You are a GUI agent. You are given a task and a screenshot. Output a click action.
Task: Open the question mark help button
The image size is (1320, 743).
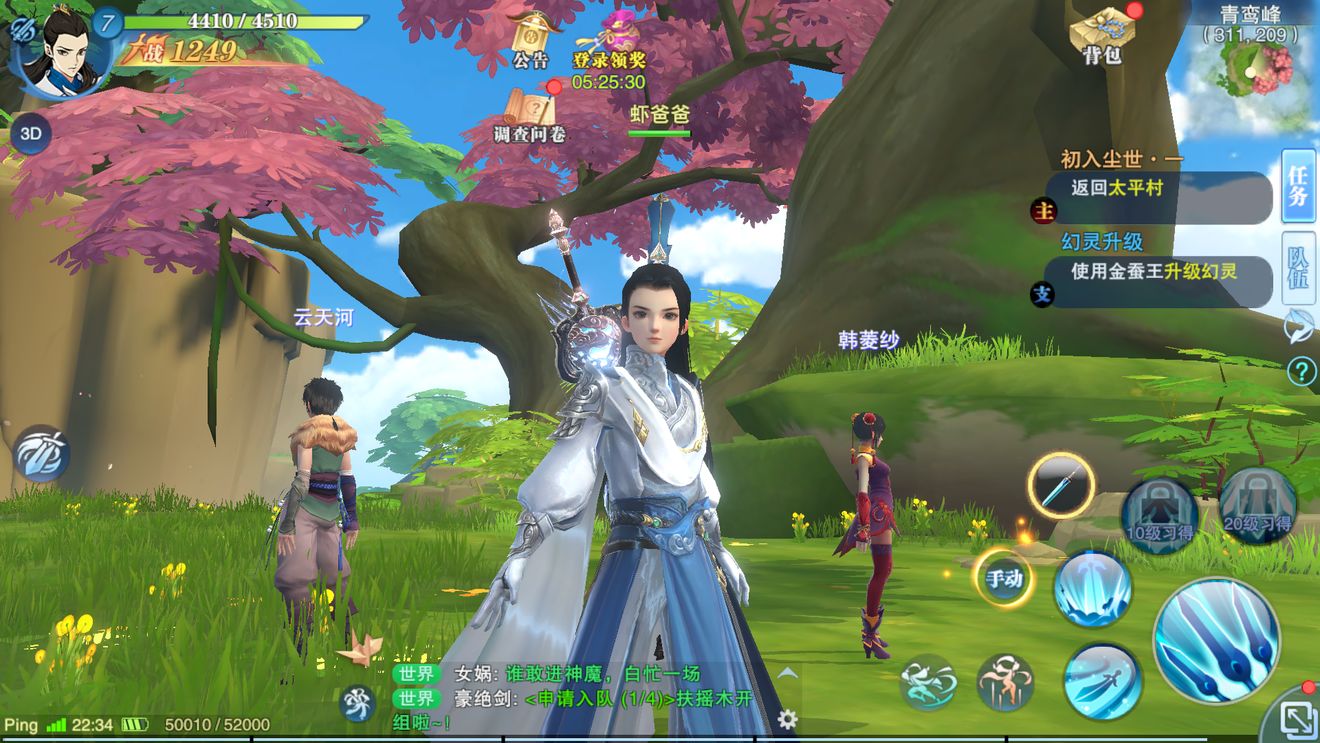tap(1301, 372)
